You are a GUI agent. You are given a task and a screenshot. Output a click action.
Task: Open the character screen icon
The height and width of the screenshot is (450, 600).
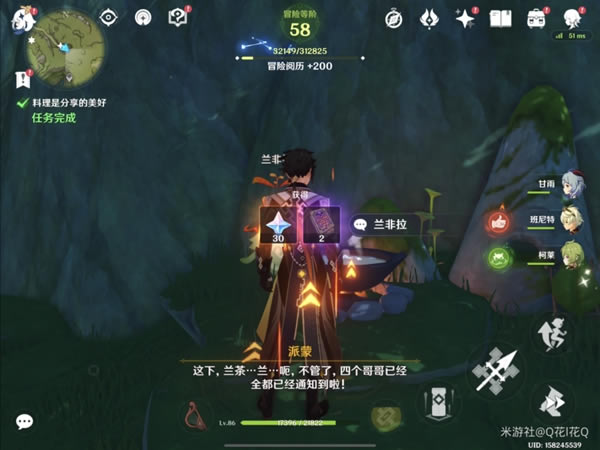[572, 17]
